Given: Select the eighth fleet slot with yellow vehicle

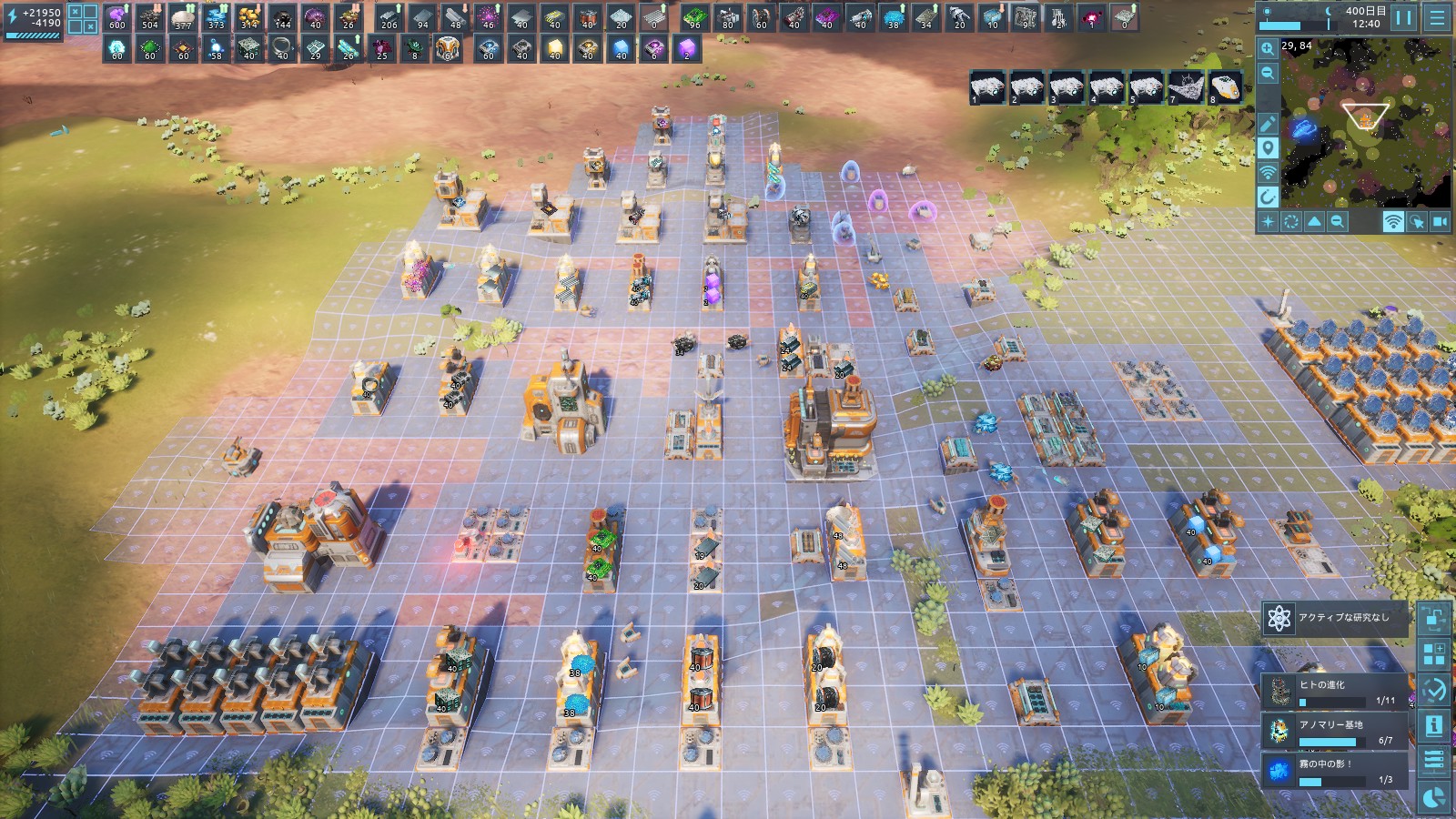Looking at the screenshot, I should coord(1226,88).
